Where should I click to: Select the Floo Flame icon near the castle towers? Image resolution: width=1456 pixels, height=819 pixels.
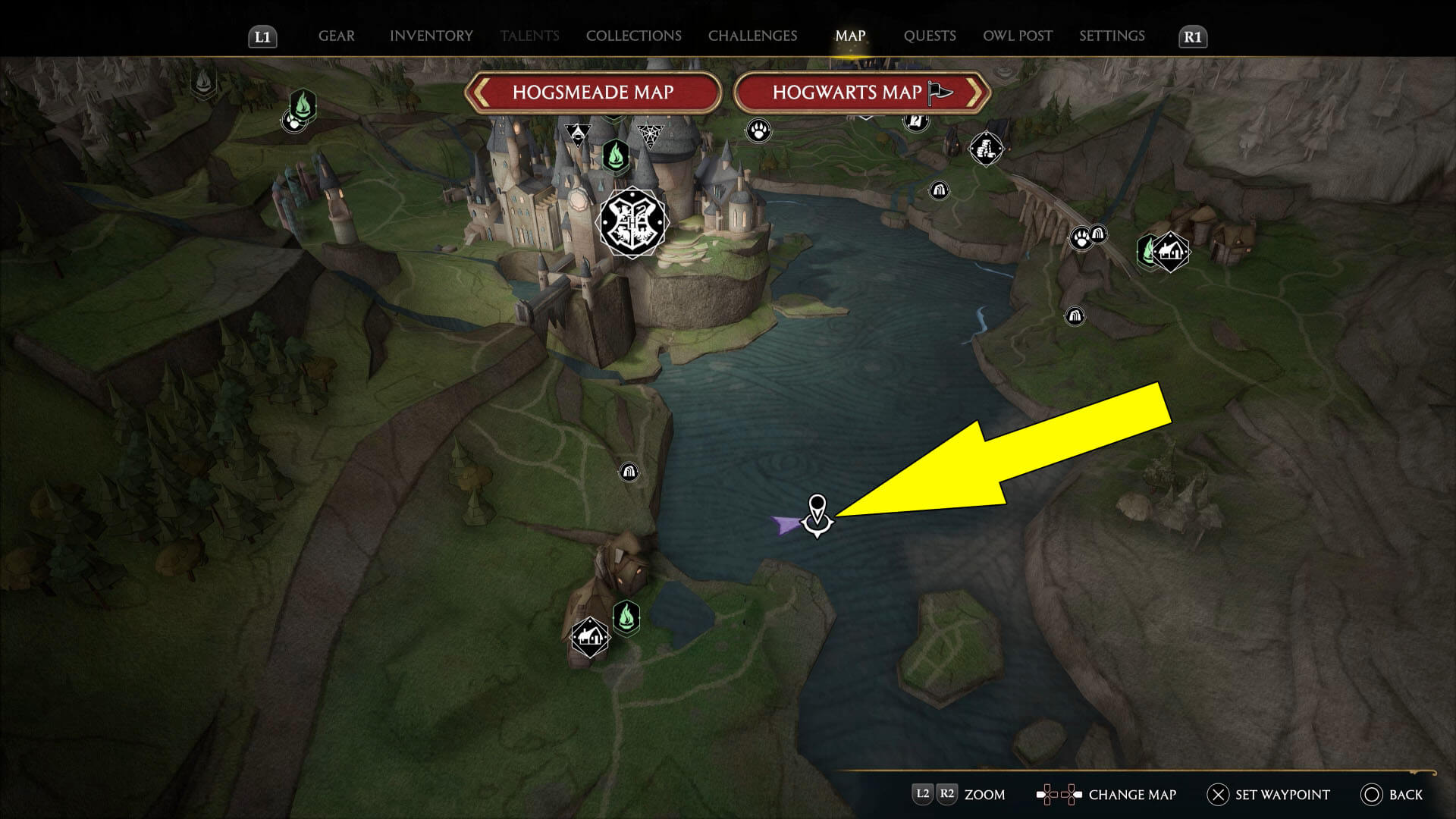616,155
